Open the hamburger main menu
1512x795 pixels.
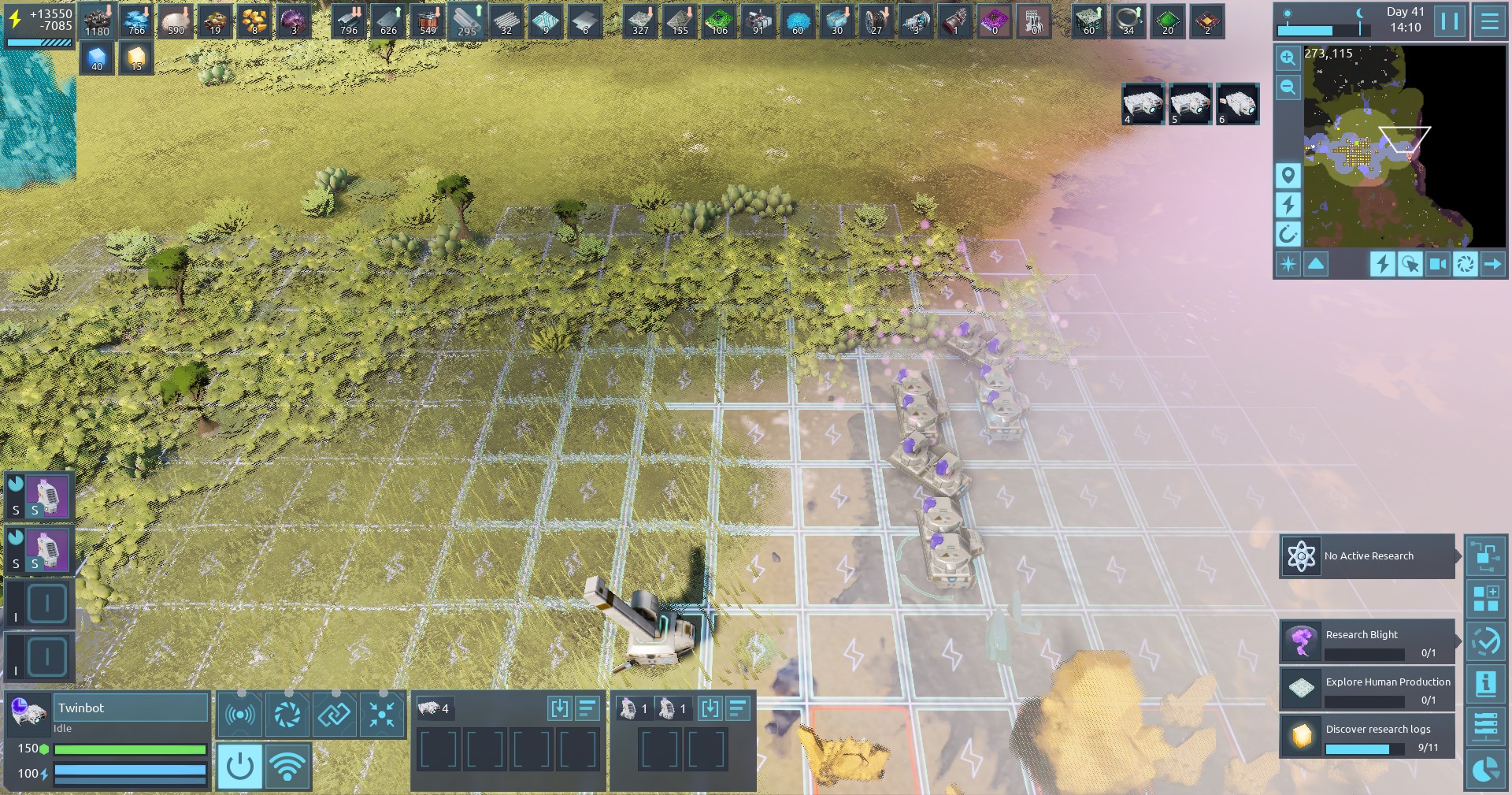click(x=1489, y=21)
